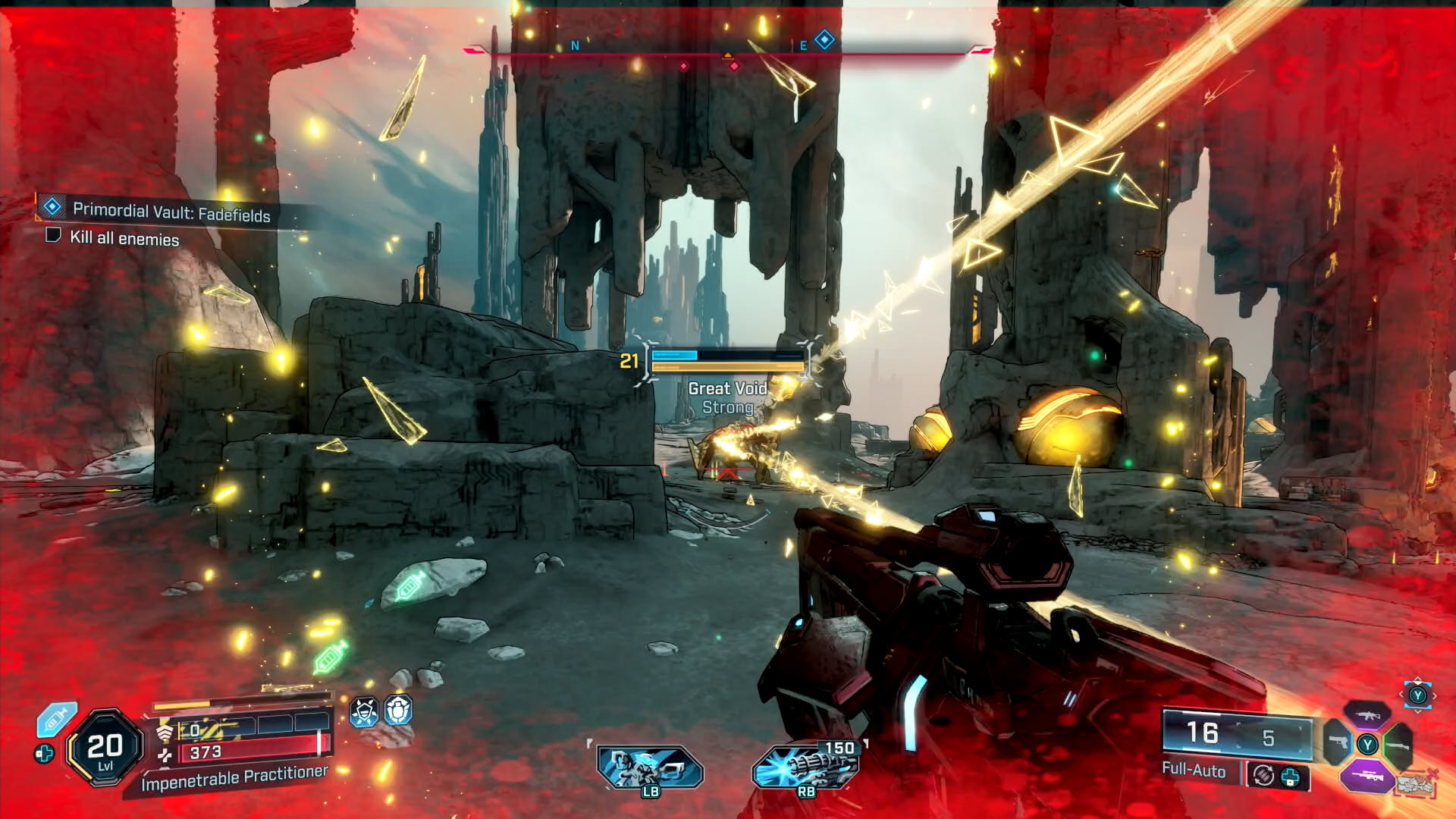Switch to the assault rifle weapon slot

coord(1367,715)
